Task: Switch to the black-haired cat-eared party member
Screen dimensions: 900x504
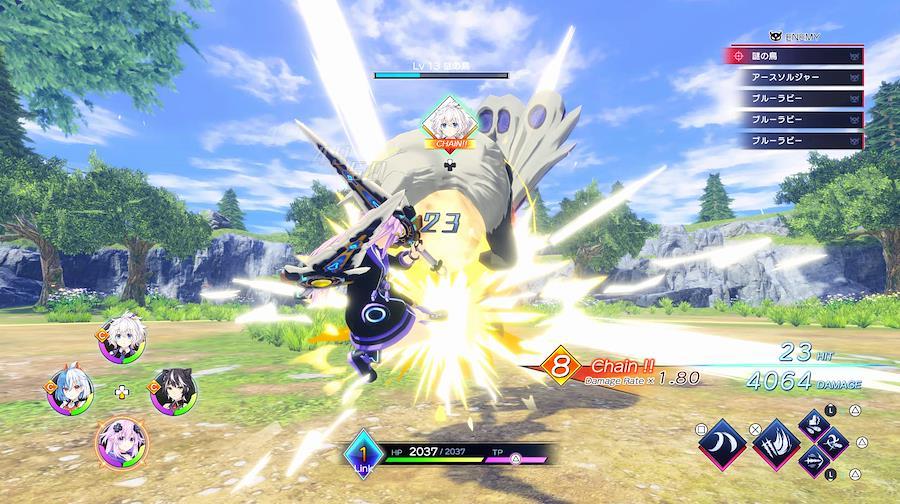Action: click(x=172, y=391)
